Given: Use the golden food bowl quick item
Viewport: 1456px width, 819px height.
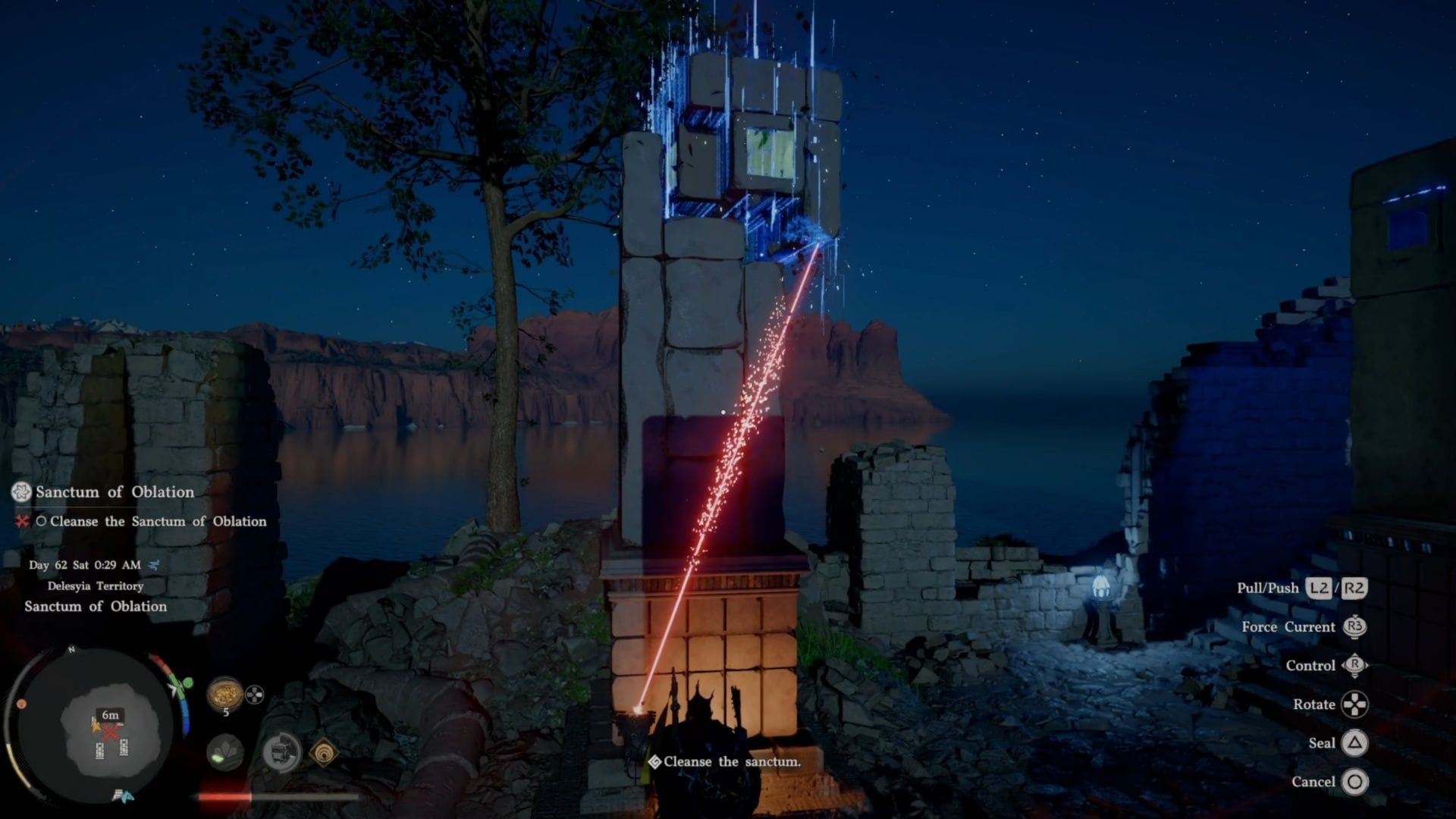Looking at the screenshot, I should click(x=224, y=694).
